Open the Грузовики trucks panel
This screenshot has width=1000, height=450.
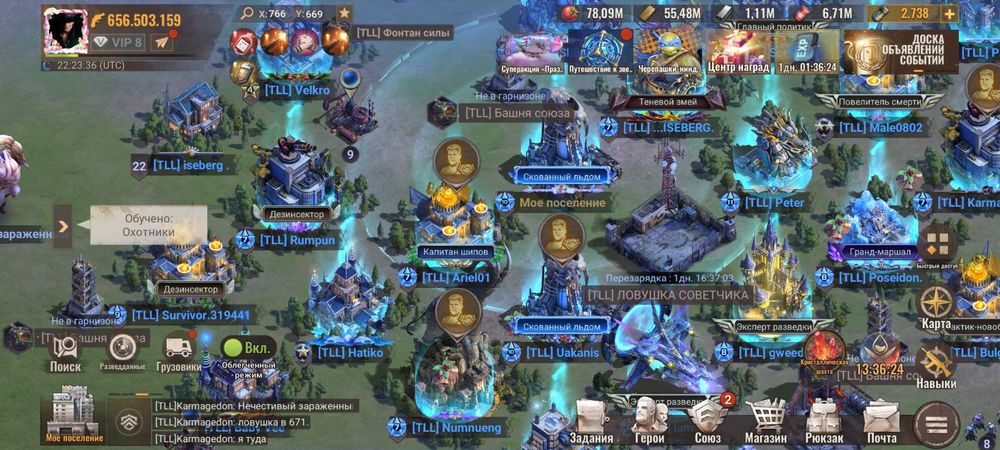click(x=180, y=352)
